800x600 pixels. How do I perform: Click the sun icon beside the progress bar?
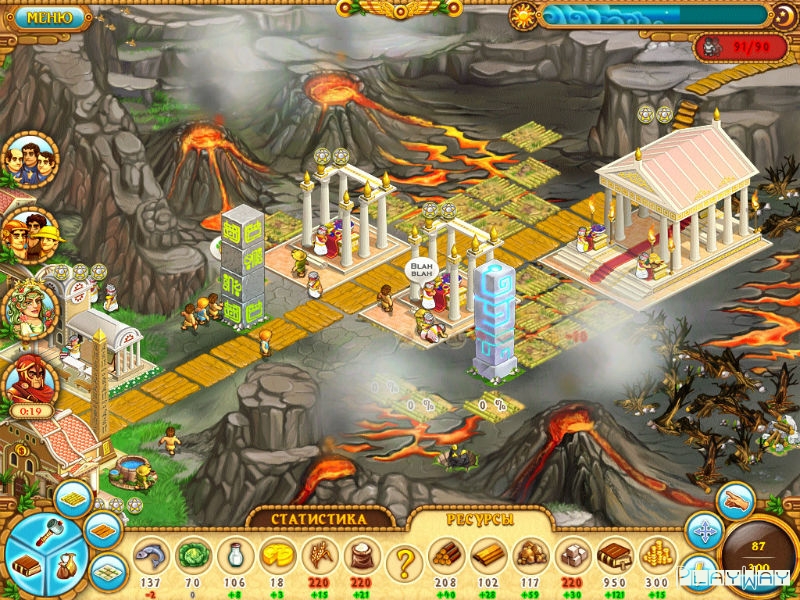pyautogui.click(x=523, y=16)
